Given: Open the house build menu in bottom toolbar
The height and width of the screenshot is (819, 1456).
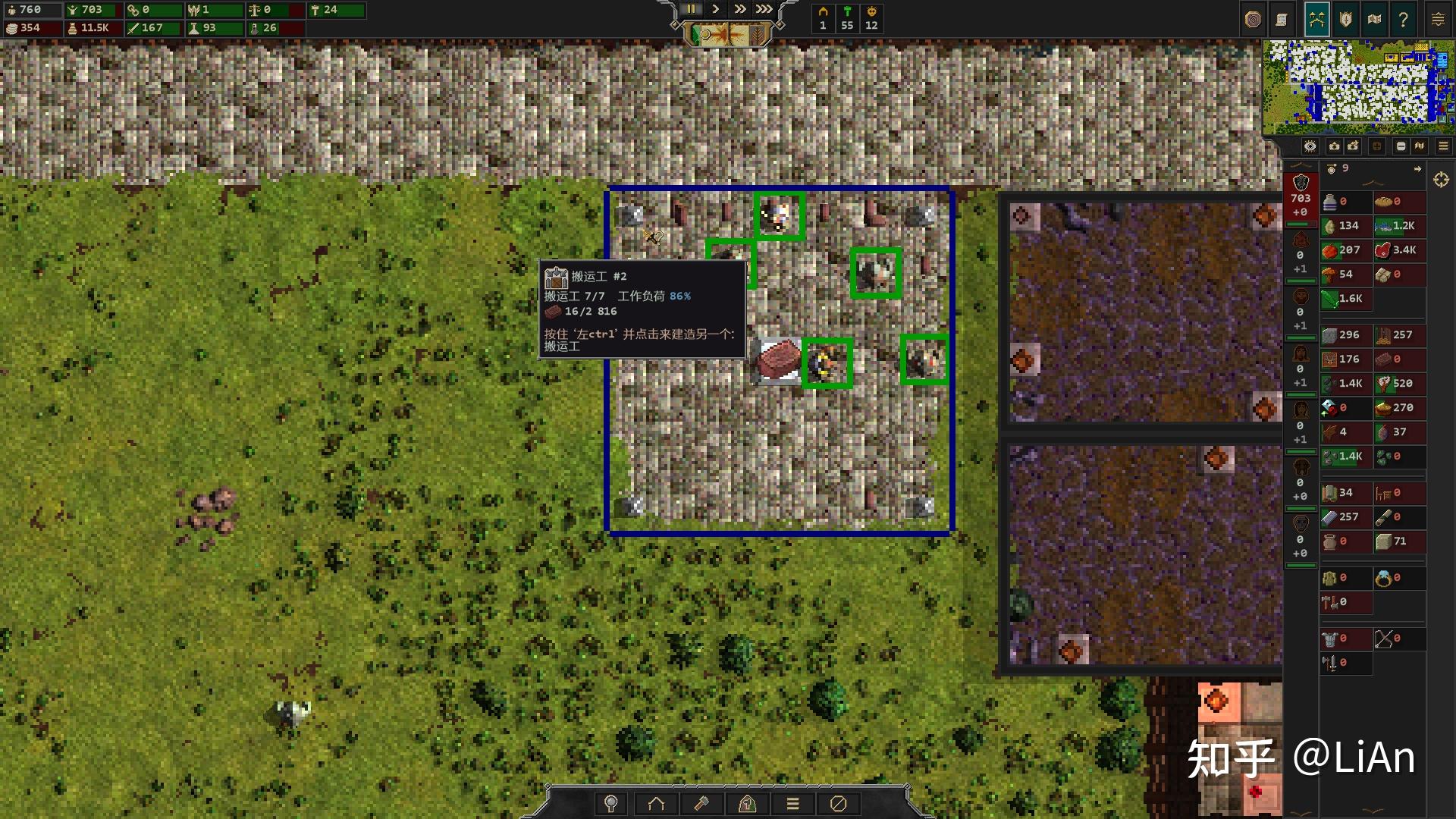Looking at the screenshot, I should (656, 804).
